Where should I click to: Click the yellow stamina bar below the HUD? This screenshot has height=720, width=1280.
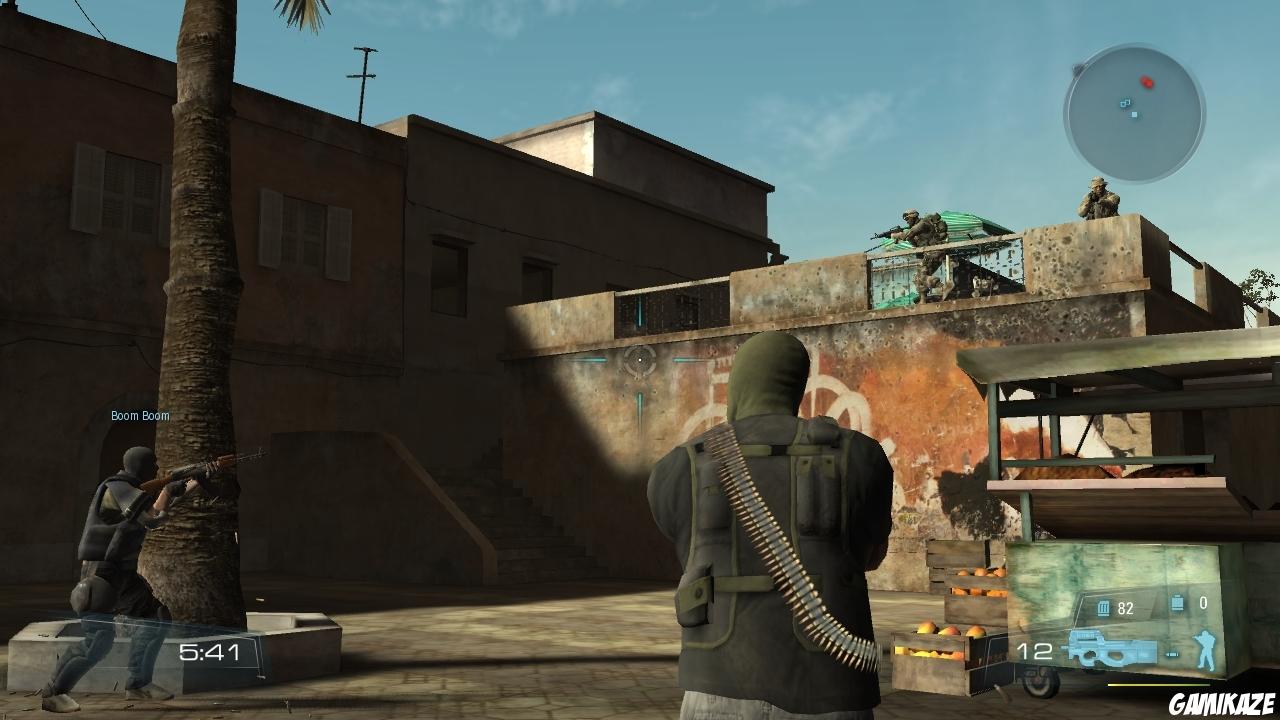1155,685
